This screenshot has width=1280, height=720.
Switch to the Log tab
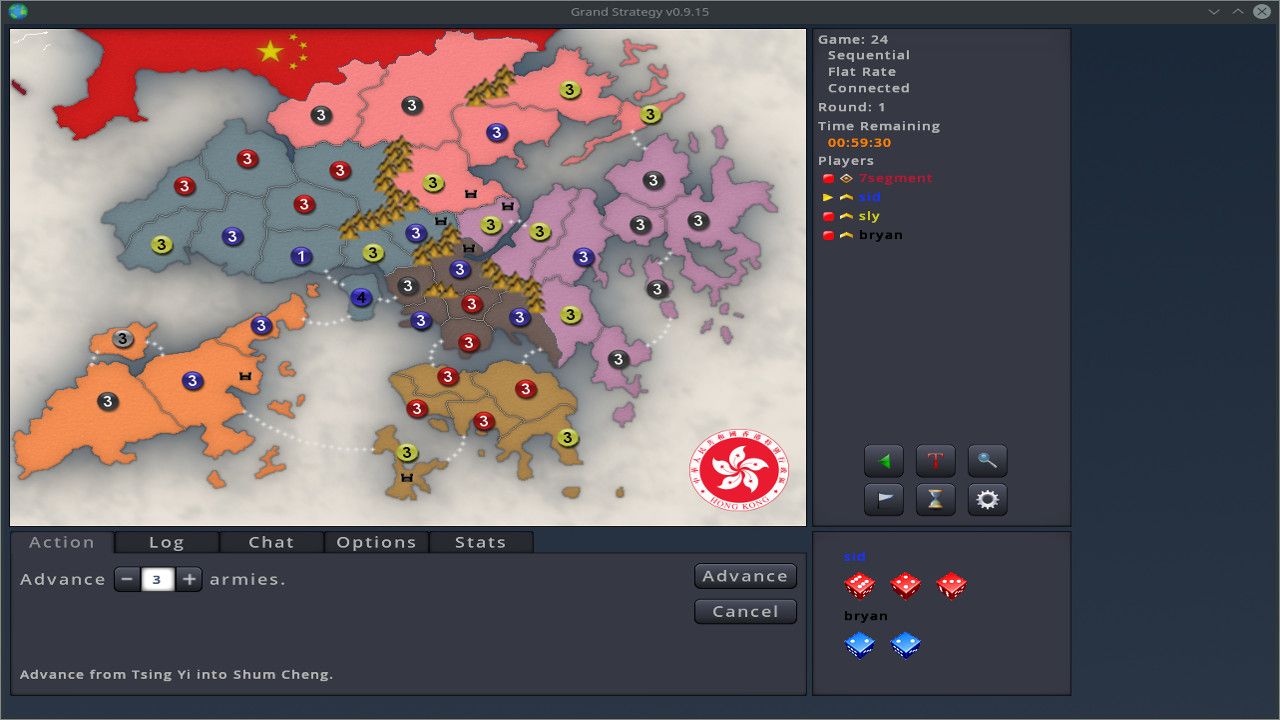coord(166,542)
